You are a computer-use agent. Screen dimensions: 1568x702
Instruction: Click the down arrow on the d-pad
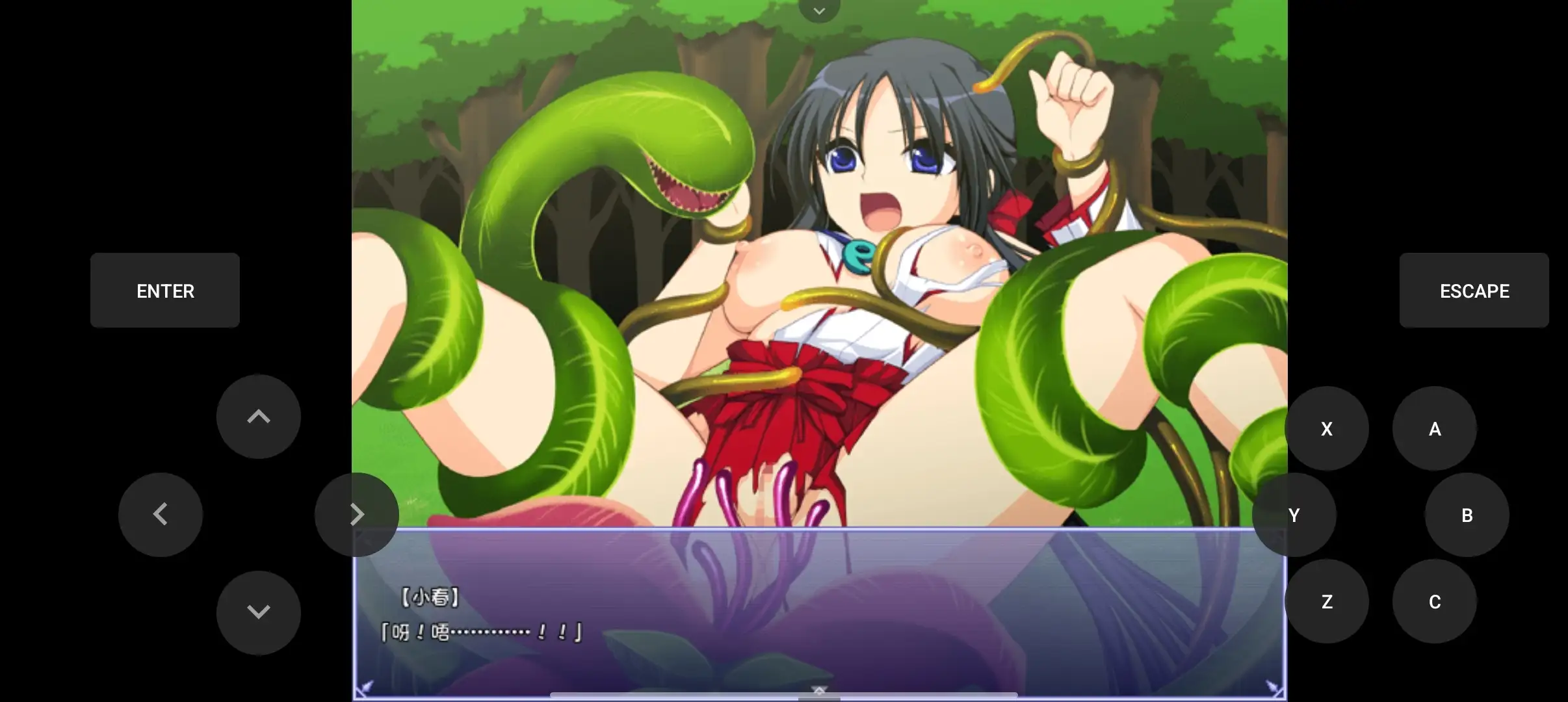[x=259, y=612]
